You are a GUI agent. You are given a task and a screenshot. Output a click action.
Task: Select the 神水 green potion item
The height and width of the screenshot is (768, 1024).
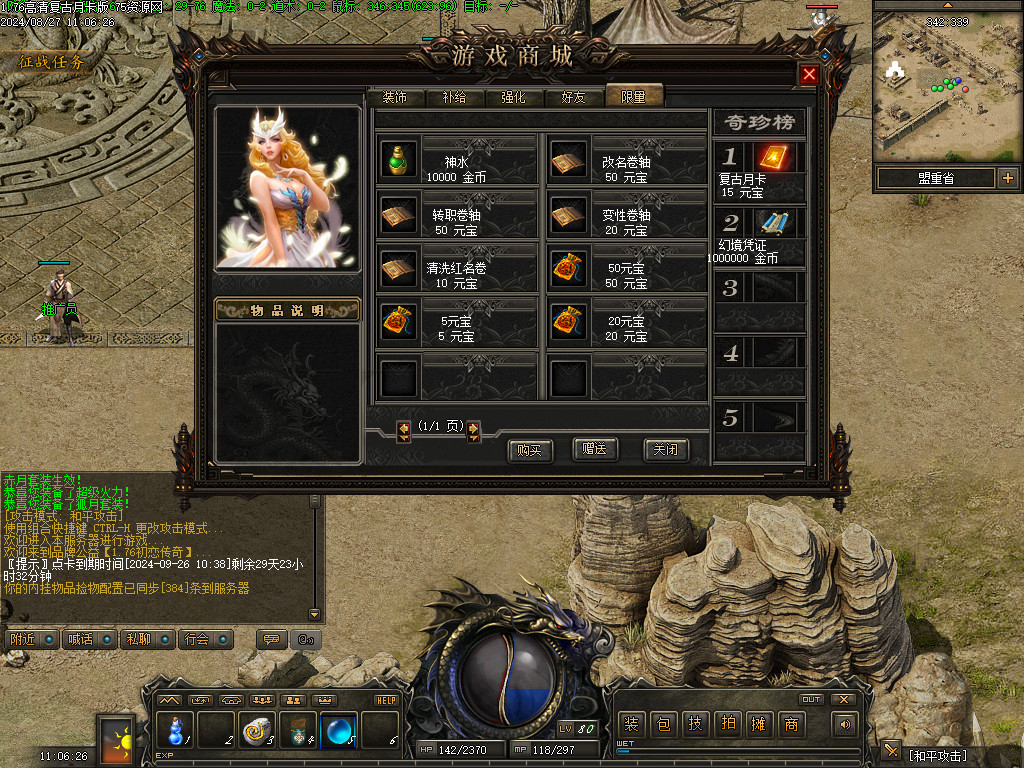399,160
